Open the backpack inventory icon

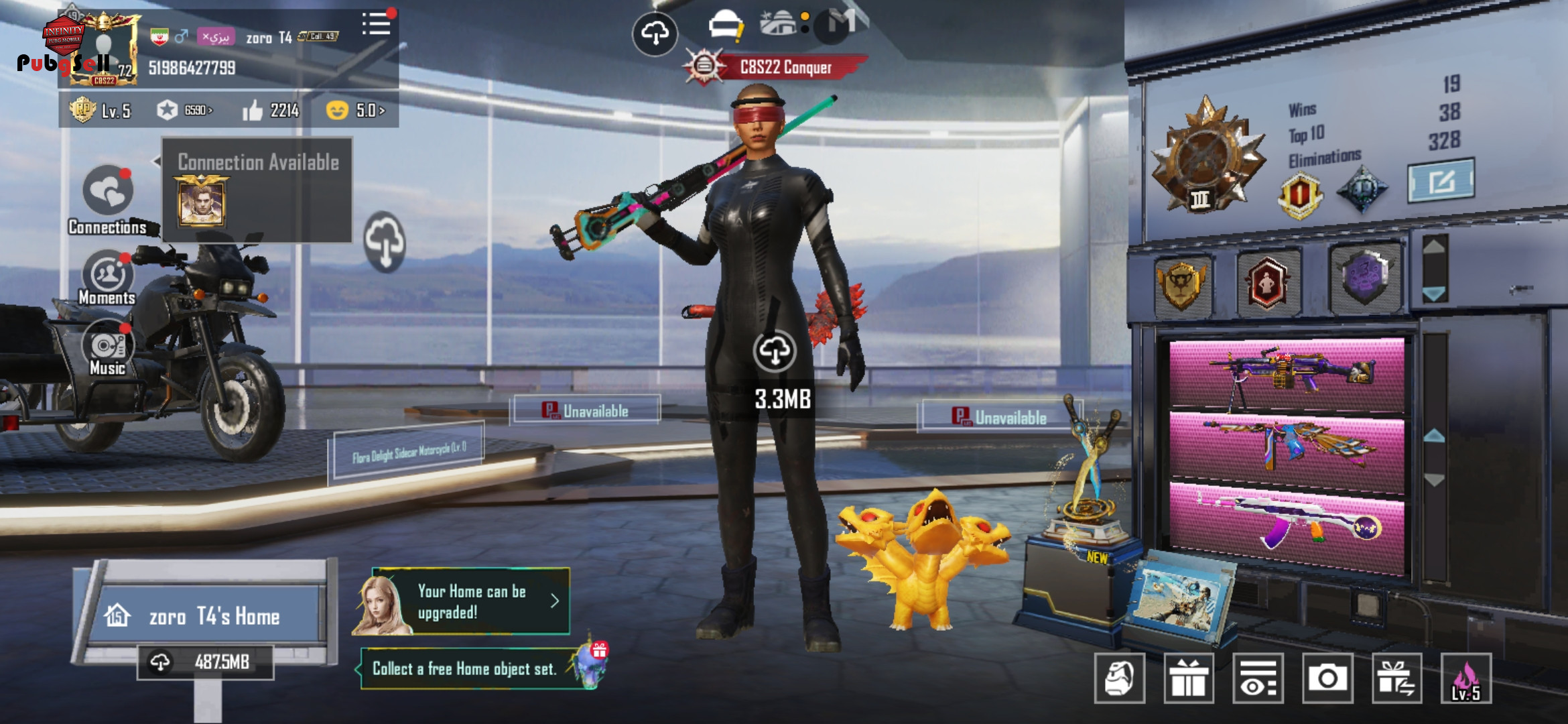click(1119, 678)
